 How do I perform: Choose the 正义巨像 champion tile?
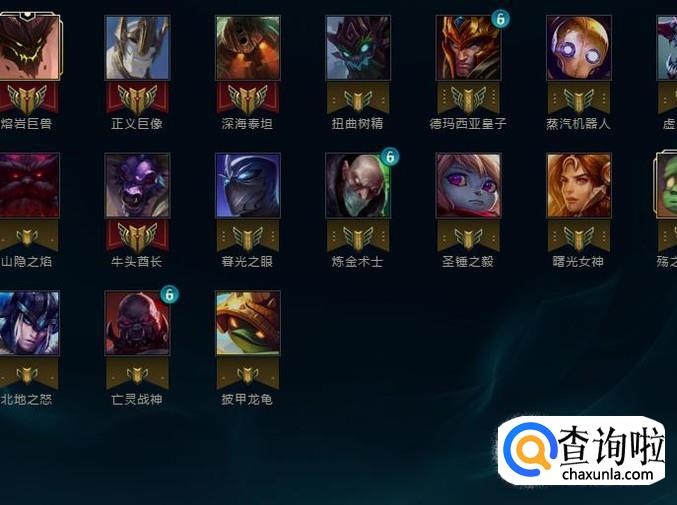(x=137, y=48)
